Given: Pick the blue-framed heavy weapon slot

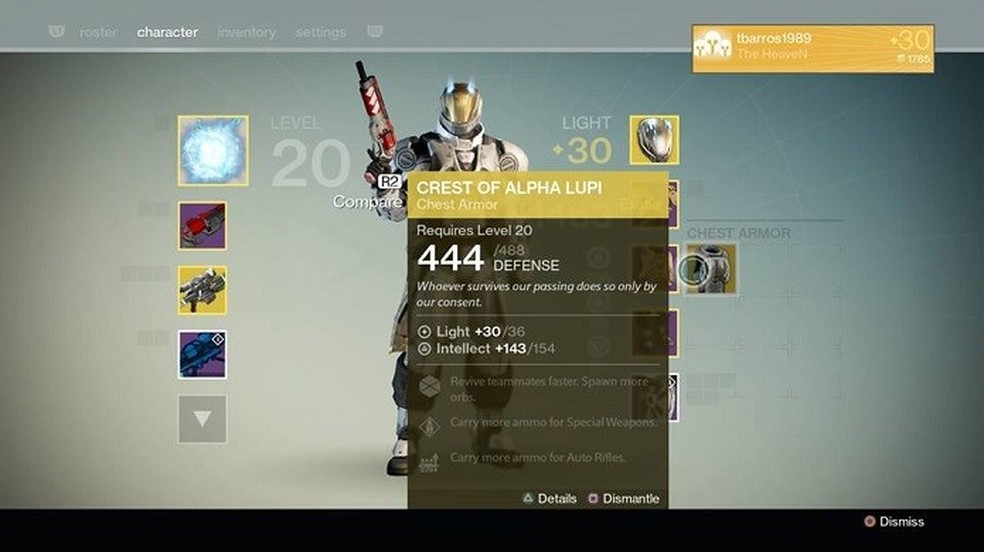Looking at the screenshot, I should point(202,354).
